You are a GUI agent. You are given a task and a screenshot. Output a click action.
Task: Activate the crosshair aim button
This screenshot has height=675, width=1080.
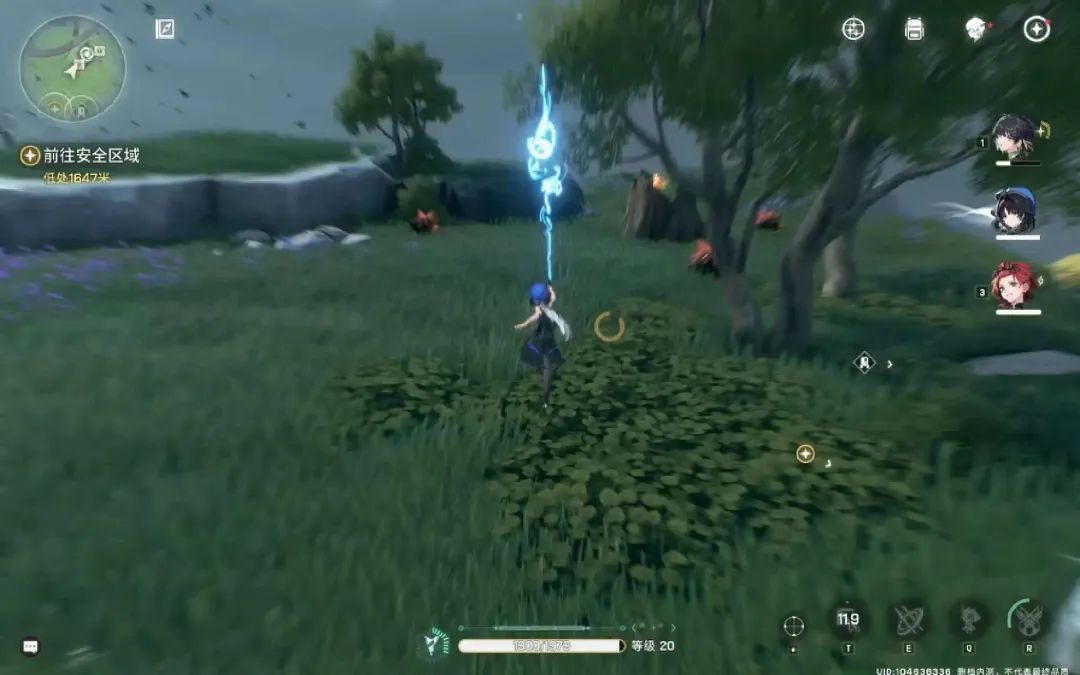pyautogui.click(x=794, y=626)
